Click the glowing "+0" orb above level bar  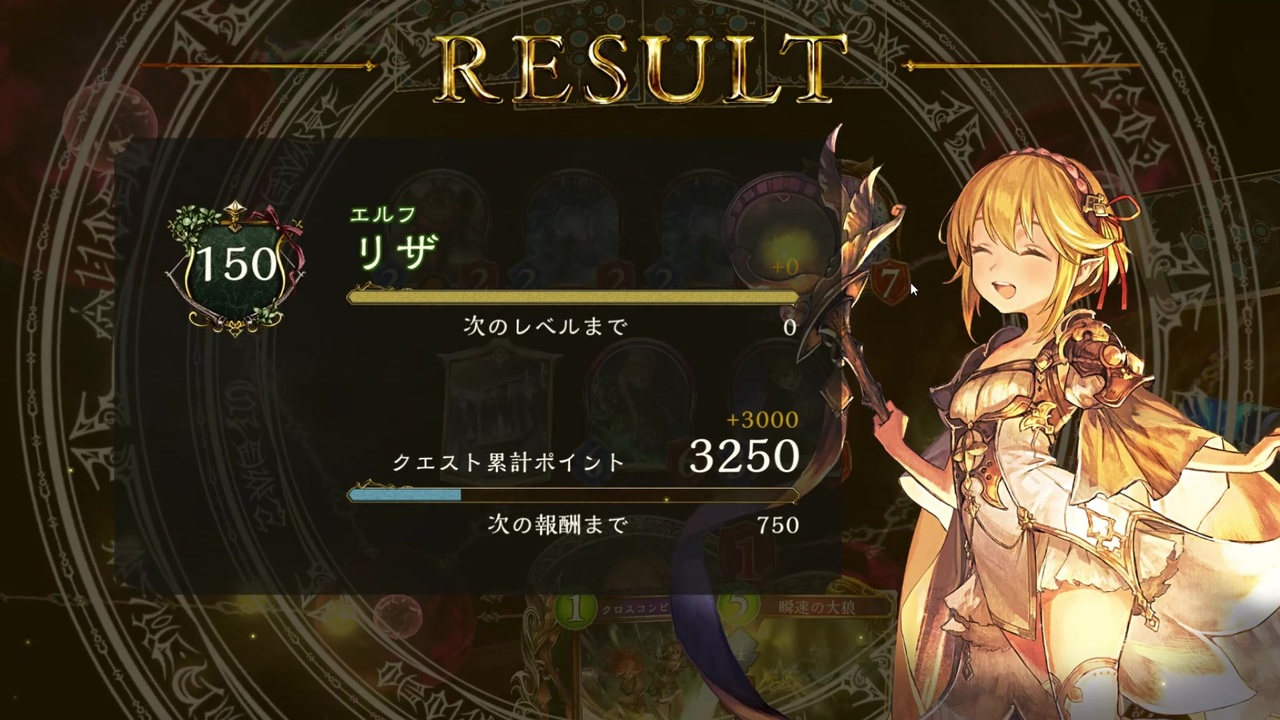click(788, 266)
